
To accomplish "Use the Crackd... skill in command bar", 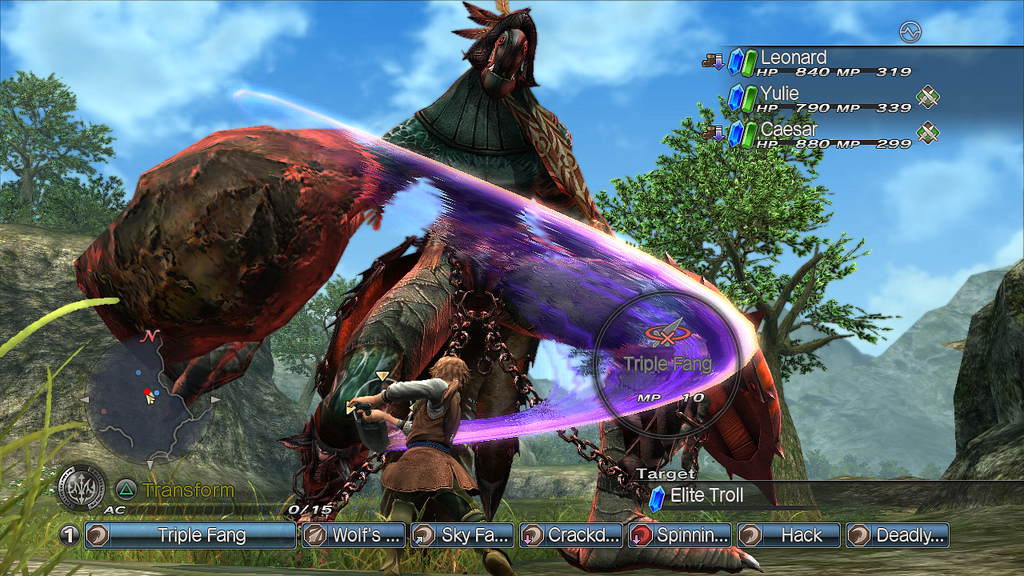I will click(572, 535).
